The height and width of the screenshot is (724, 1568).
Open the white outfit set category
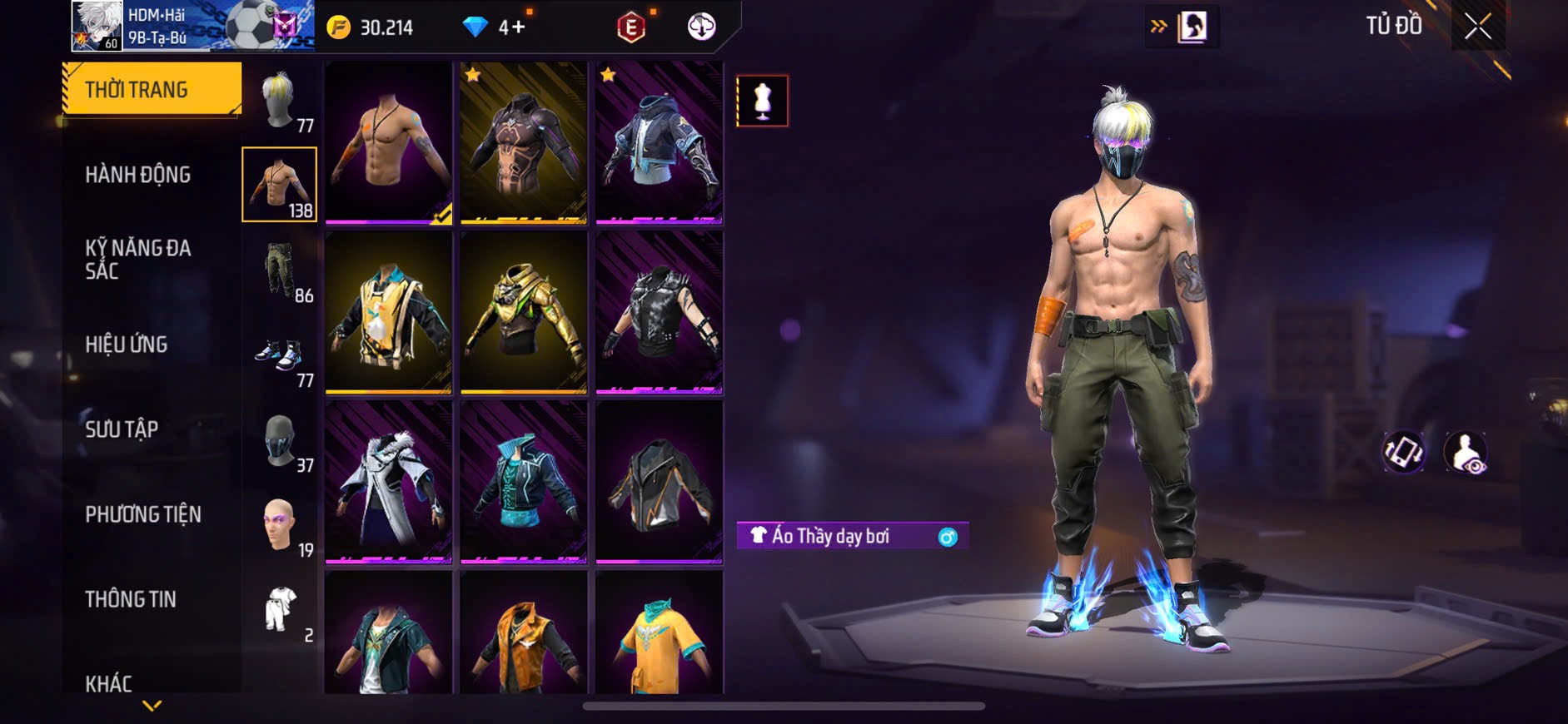[281, 611]
